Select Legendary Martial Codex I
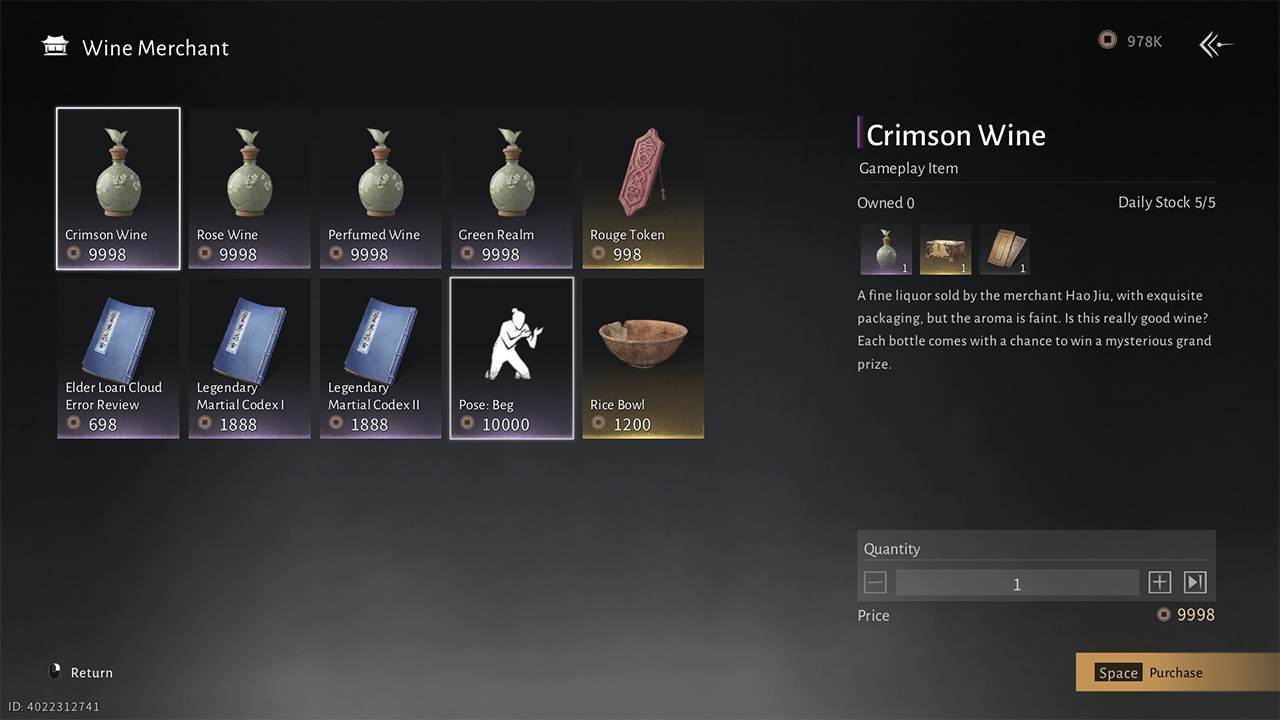The width and height of the screenshot is (1280, 720). [x=249, y=358]
